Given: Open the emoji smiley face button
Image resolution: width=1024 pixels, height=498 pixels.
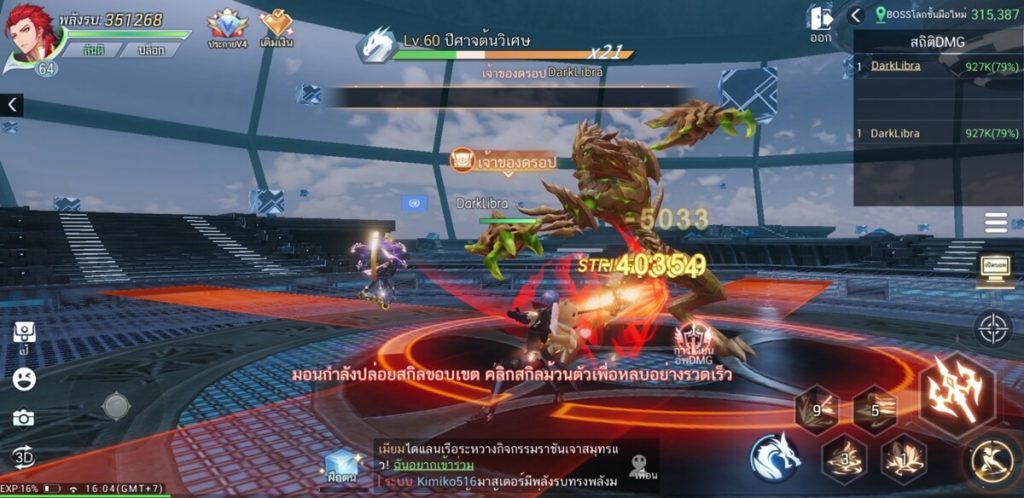Looking at the screenshot, I should [24, 379].
